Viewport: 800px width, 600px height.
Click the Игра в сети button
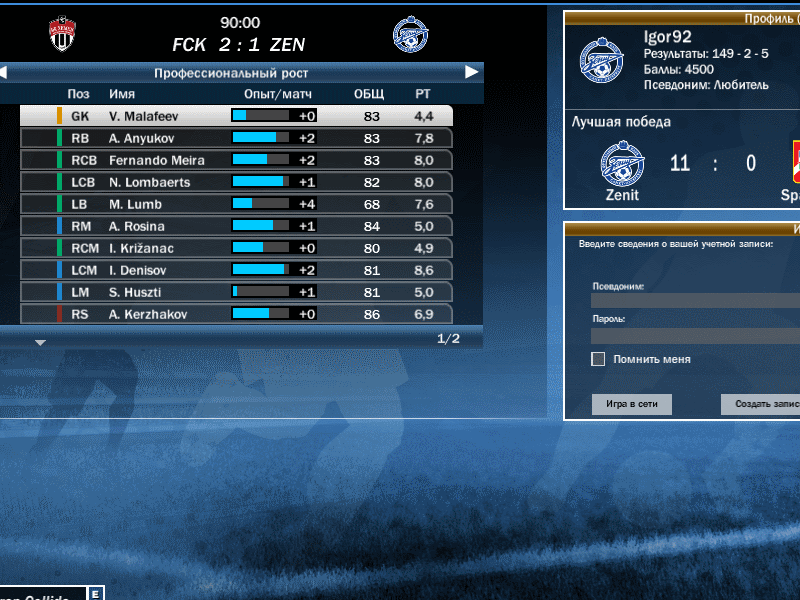pyautogui.click(x=632, y=404)
